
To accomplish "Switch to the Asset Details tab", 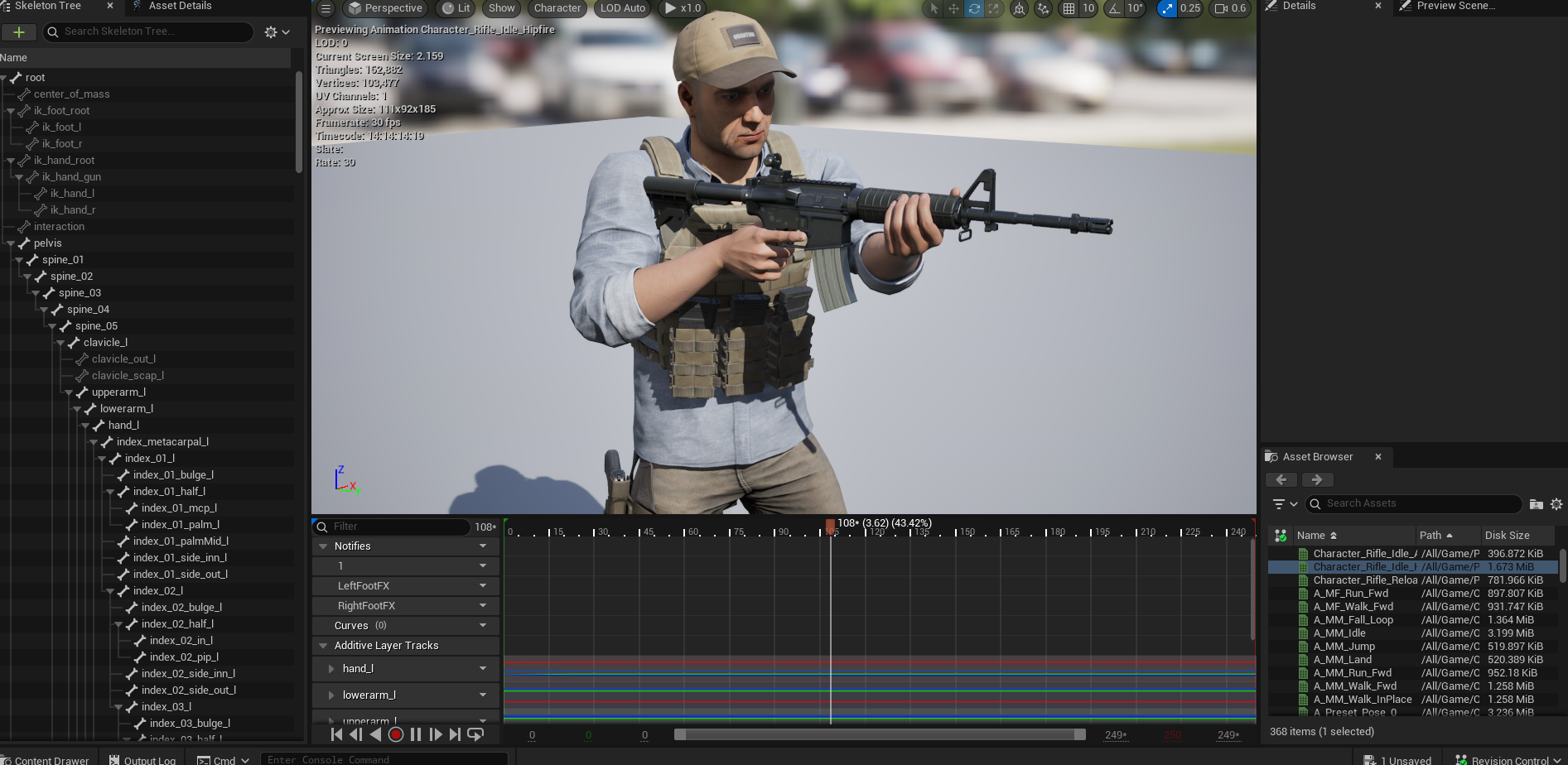I will (x=180, y=6).
